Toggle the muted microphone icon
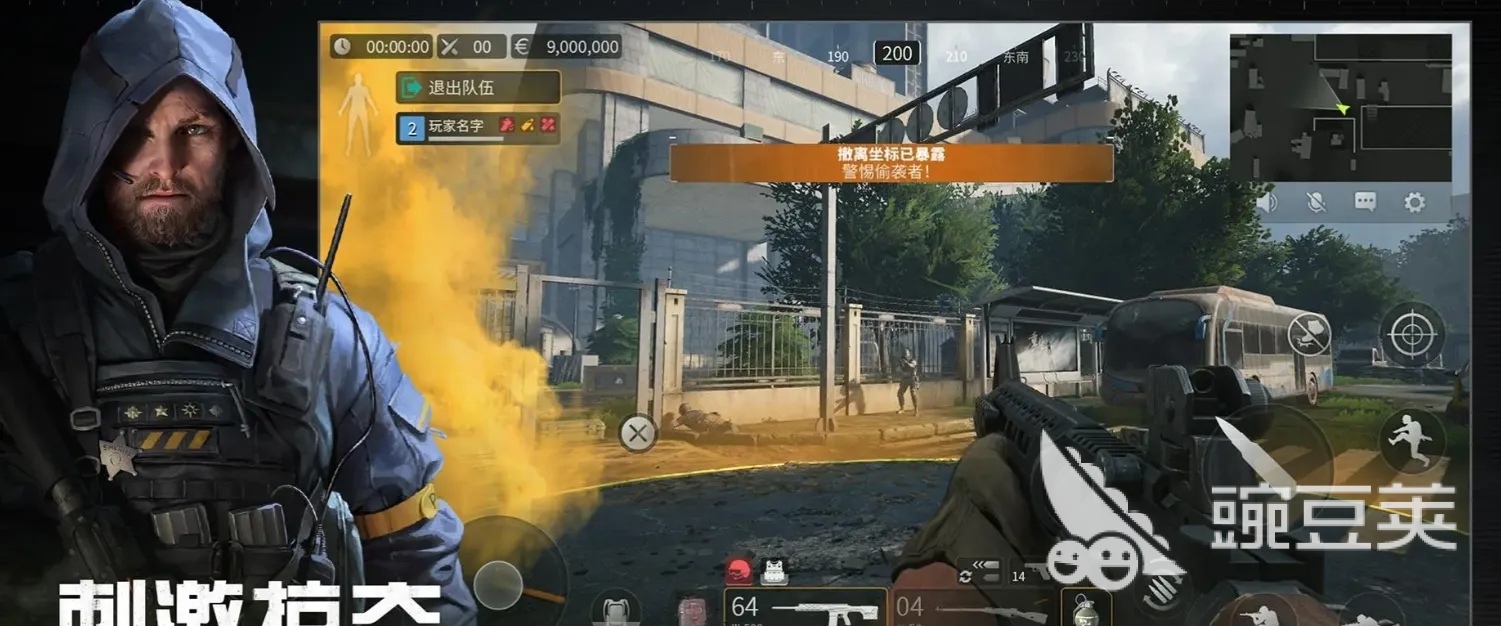Image resolution: width=1501 pixels, height=626 pixels. click(1317, 203)
